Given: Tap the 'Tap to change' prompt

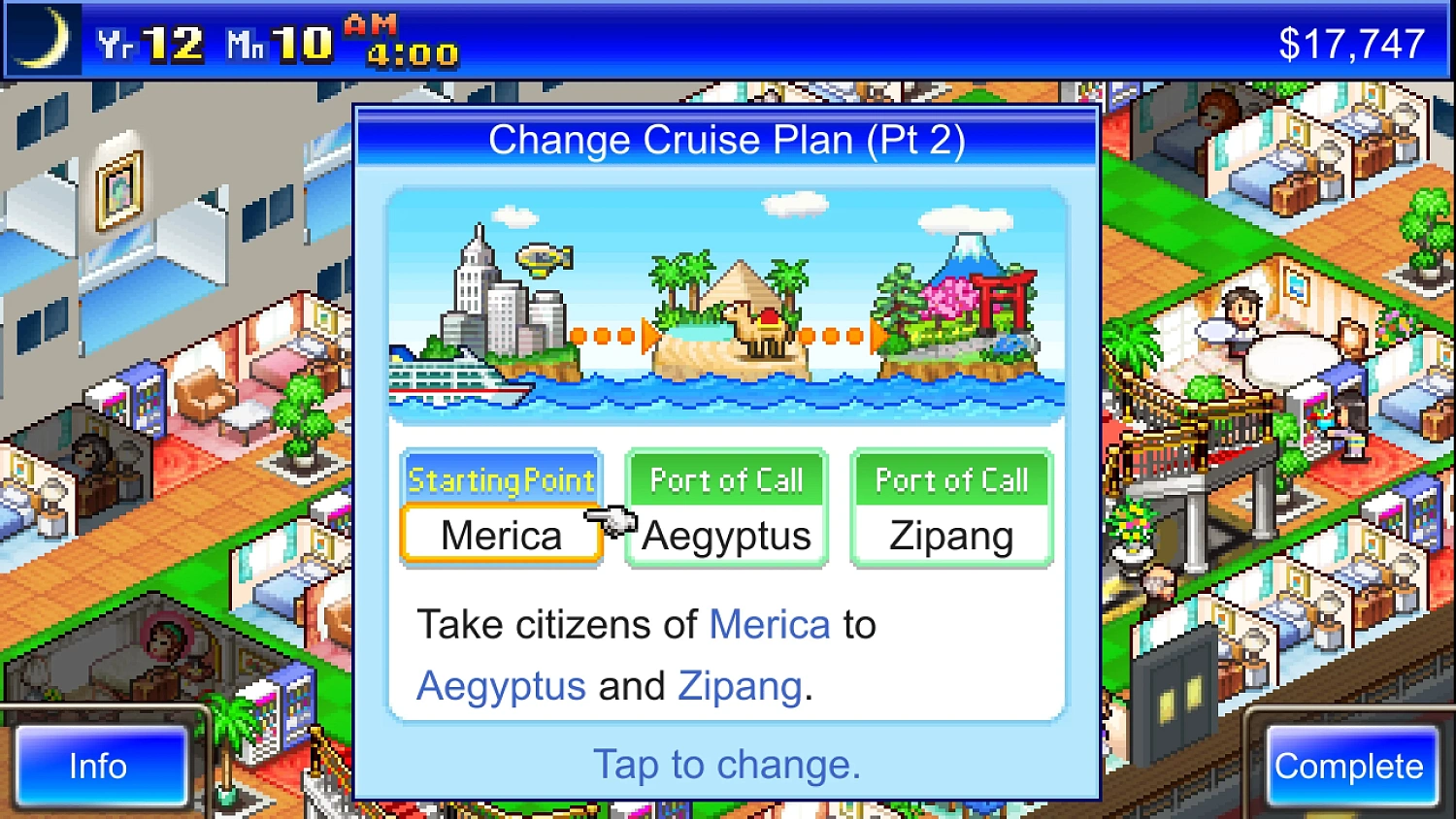Looking at the screenshot, I should tap(726, 765).
